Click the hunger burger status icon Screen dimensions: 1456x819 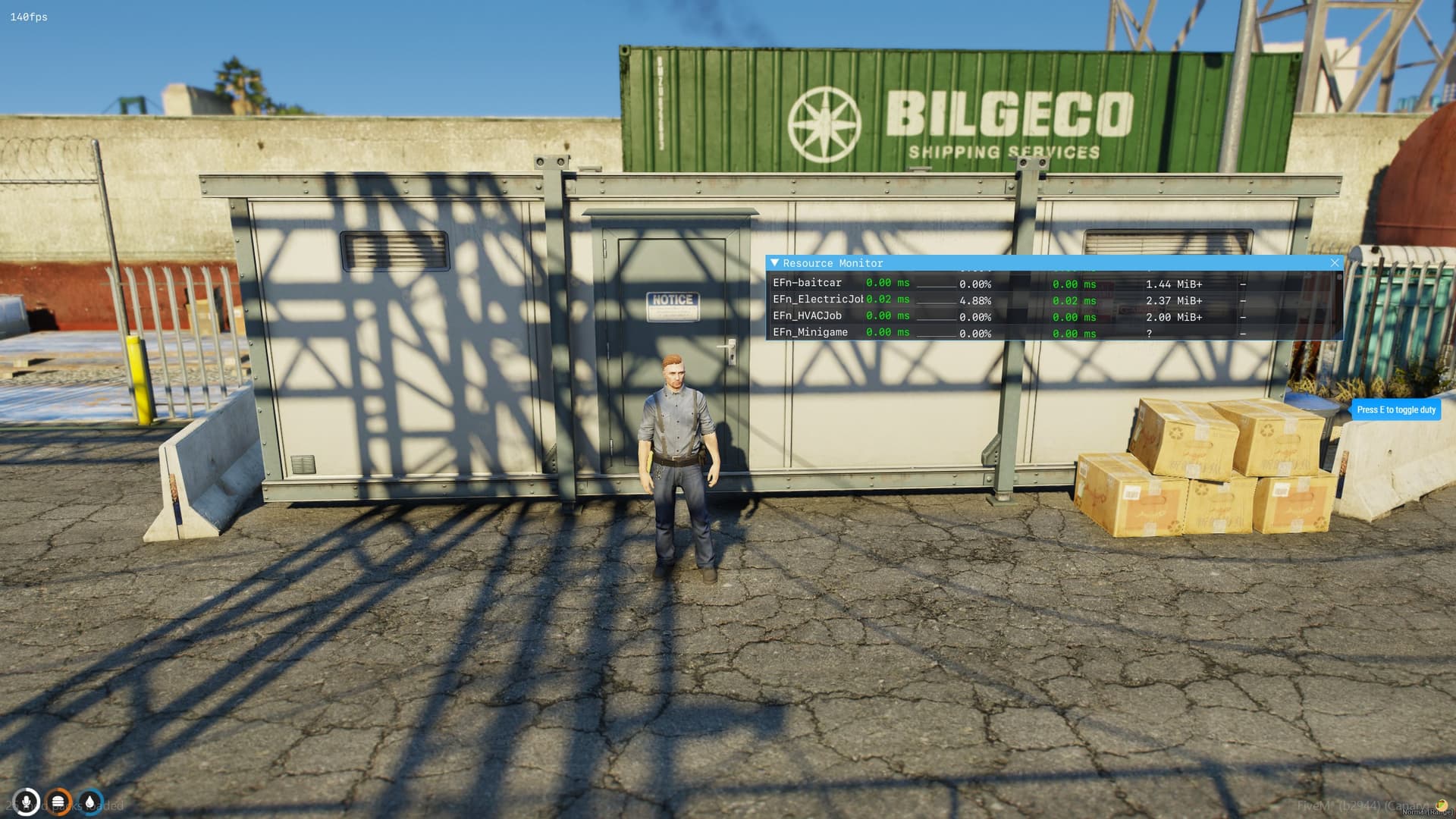[x=58, y=801]
